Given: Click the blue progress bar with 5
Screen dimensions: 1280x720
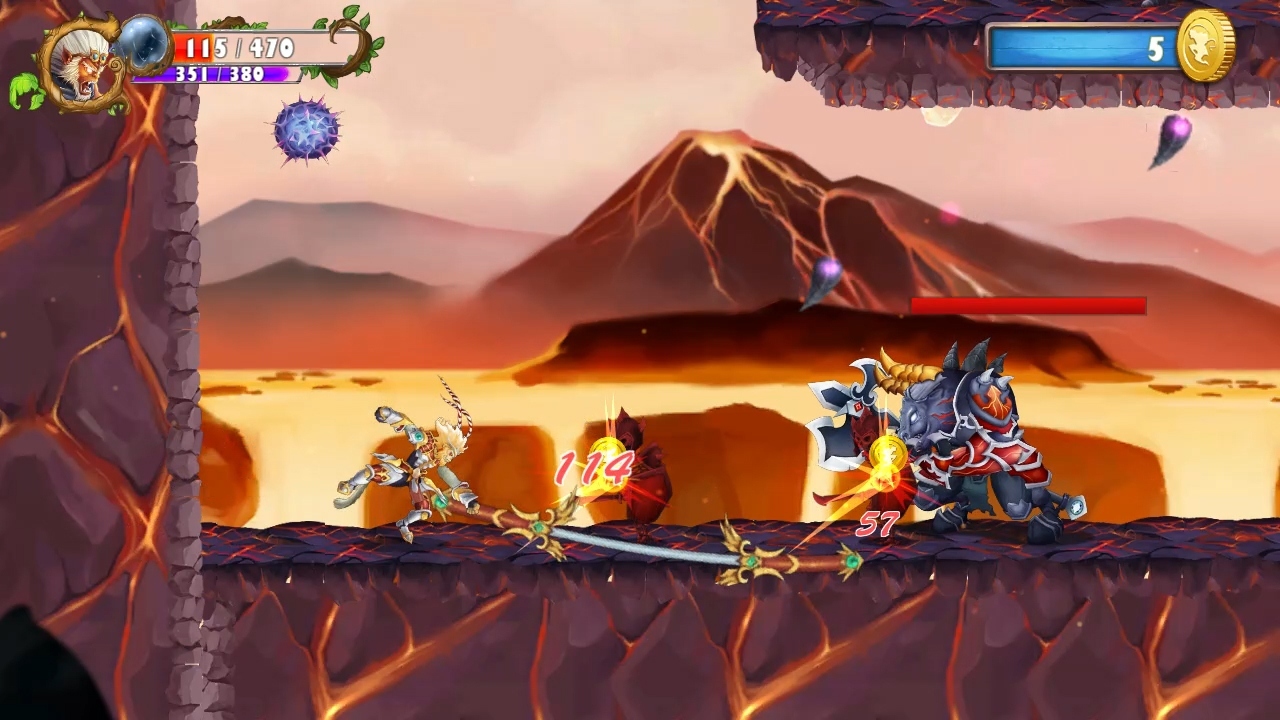Looking at the screenshot, I should point(1080,44).
